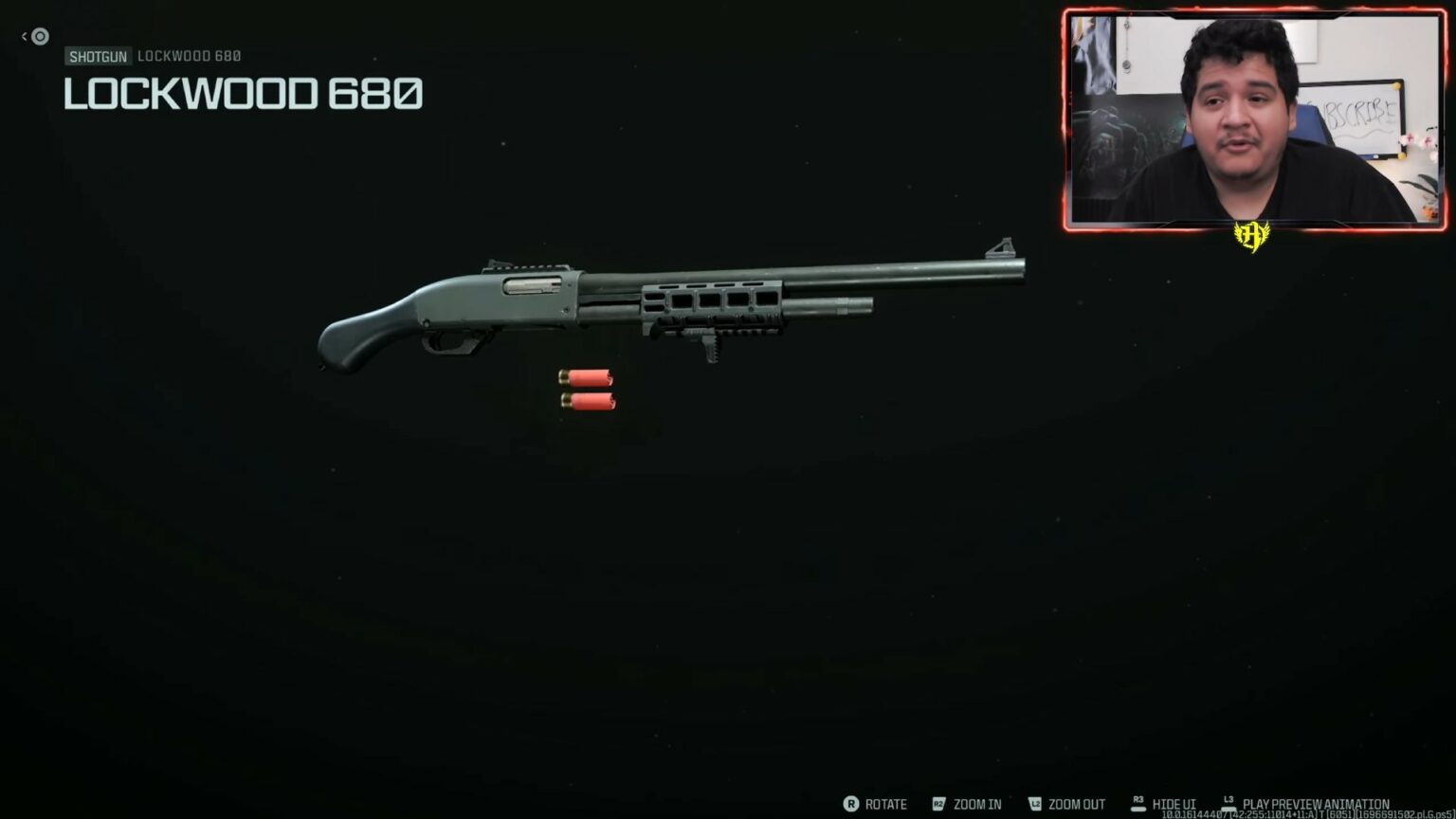This screenshot has height=819, width=1456.
Task: Expand the SHOTGUN category breadcrumb
Action: tap(100, 56)
